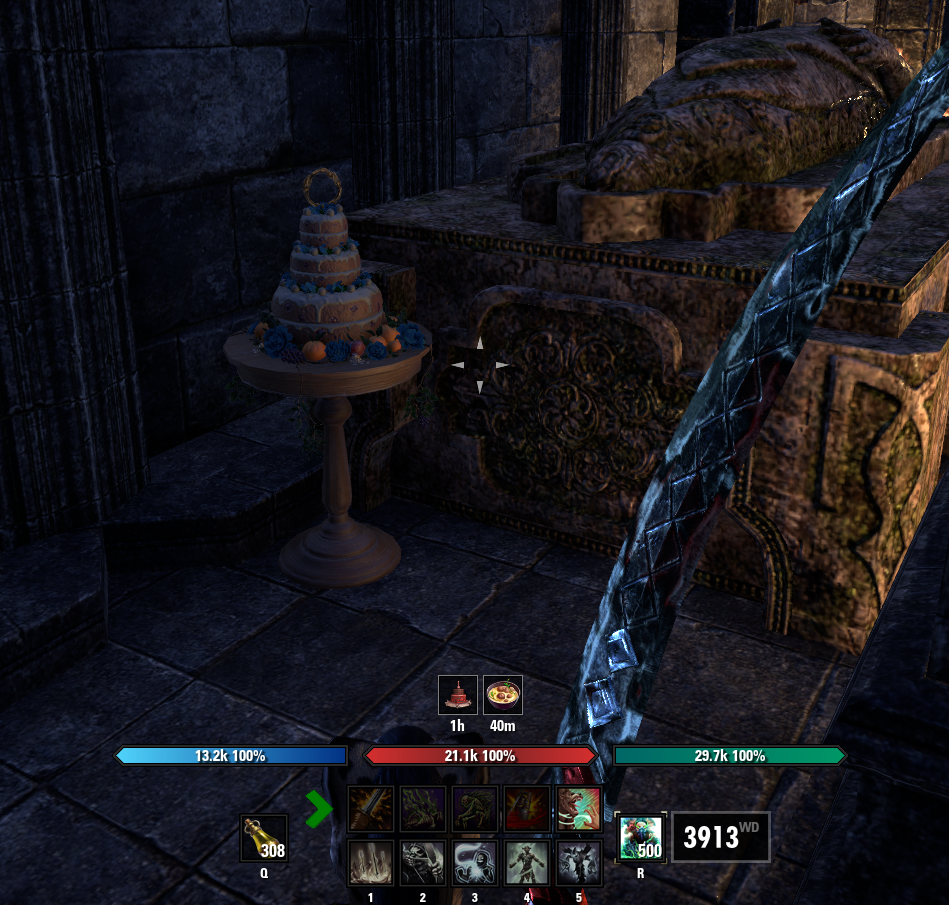Screen dimensions: 949x905
Task: Activate the ultimate ability with 500 charge
Action: click(639, 838)
